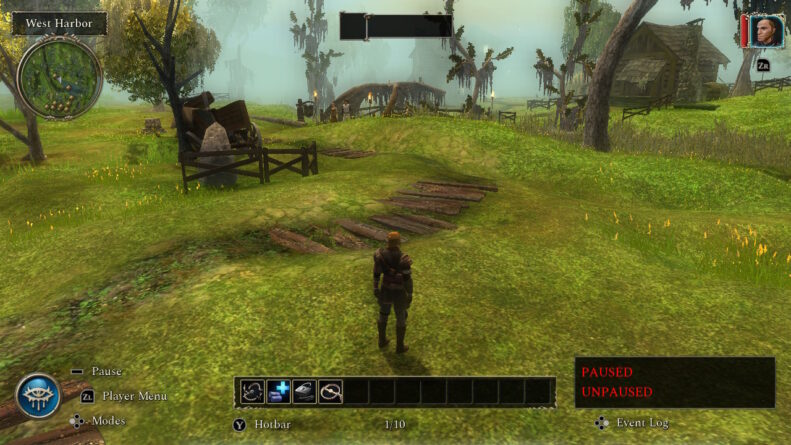The height and width of the screenshot is (445, 791).
Task: Click the blue eye emblem button
Action: pyautogui.click(x=38, y=396)
